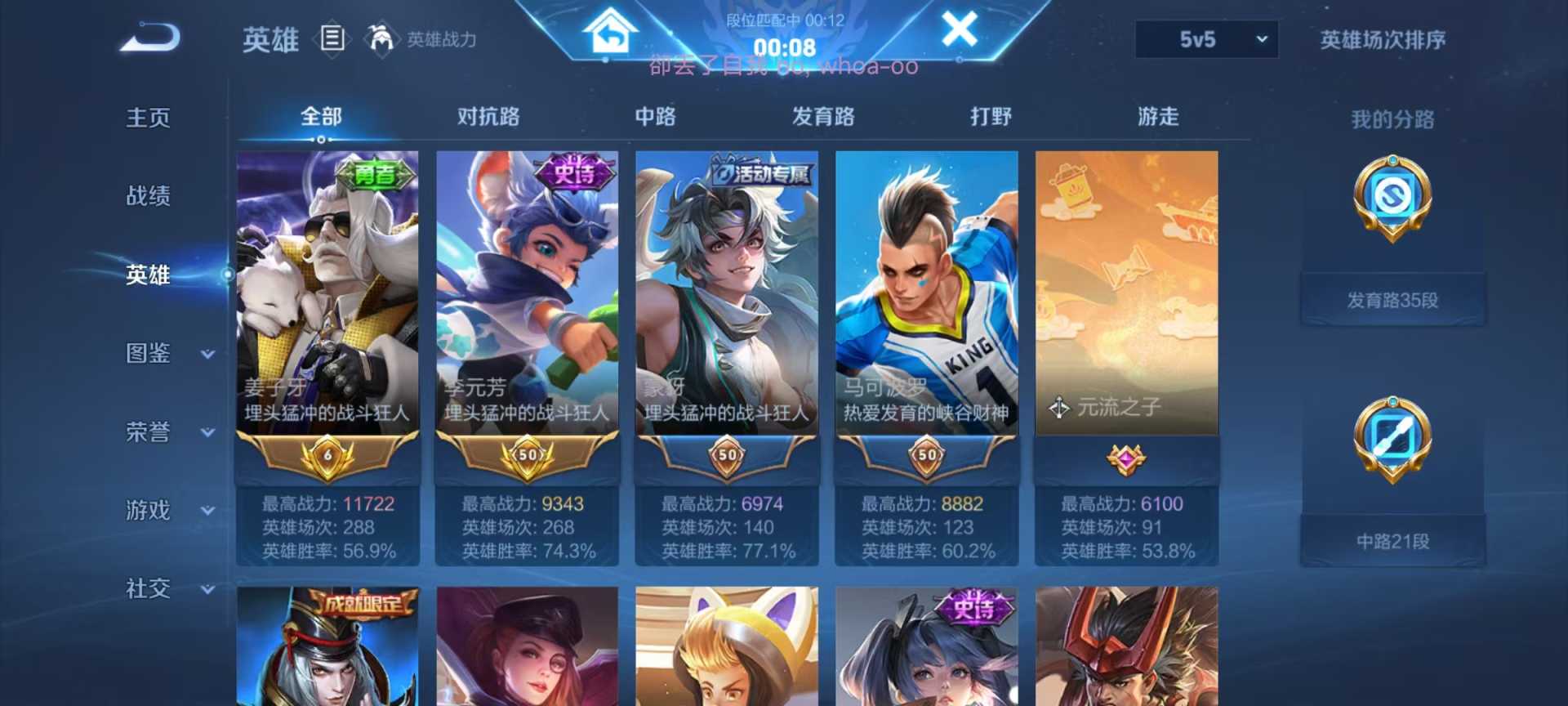Open the list icon beside 英雄 title
Screen dimensions: 1568x706
tap(332, 39)
